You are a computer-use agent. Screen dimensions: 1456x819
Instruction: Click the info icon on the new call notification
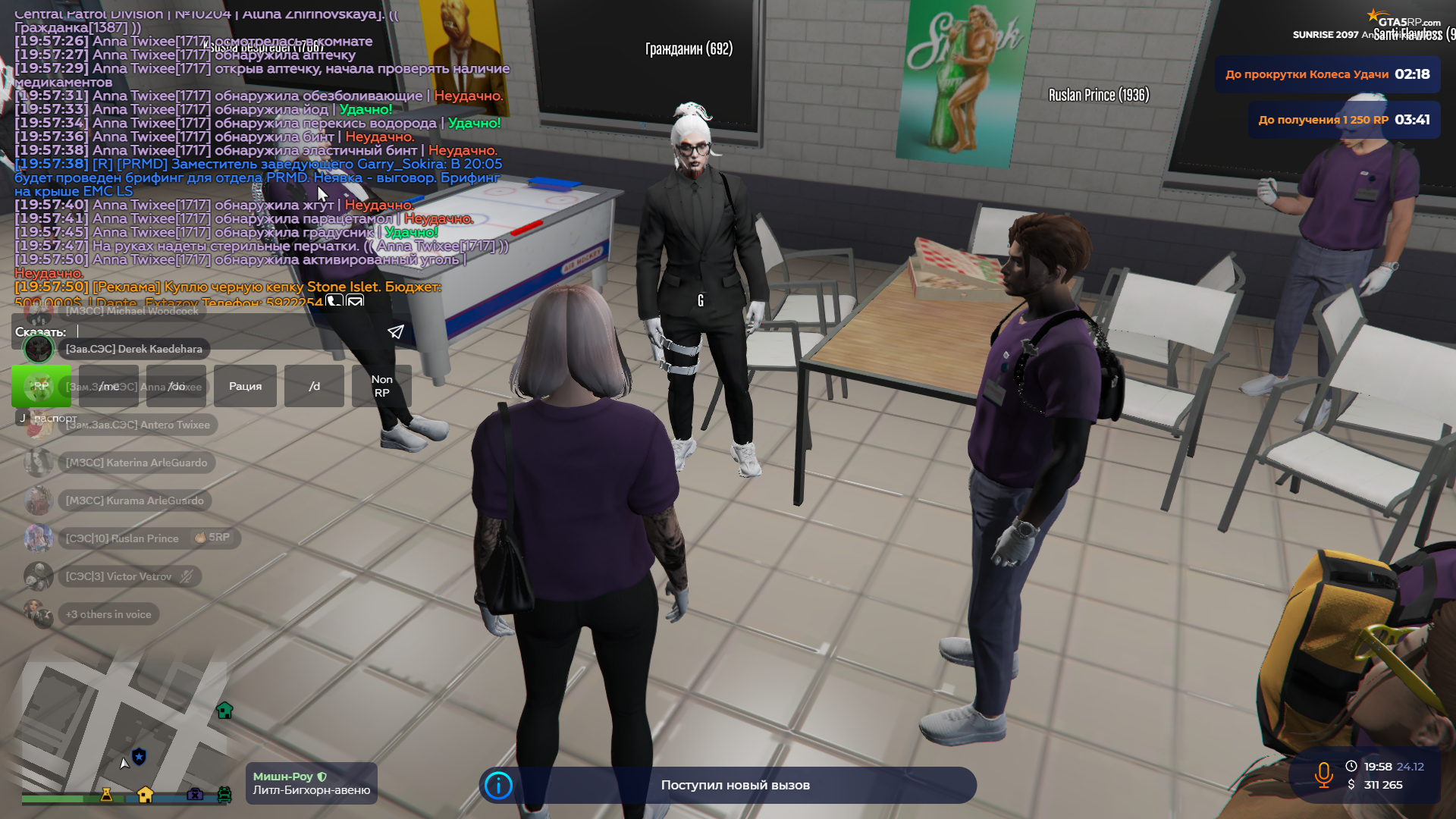498,786
